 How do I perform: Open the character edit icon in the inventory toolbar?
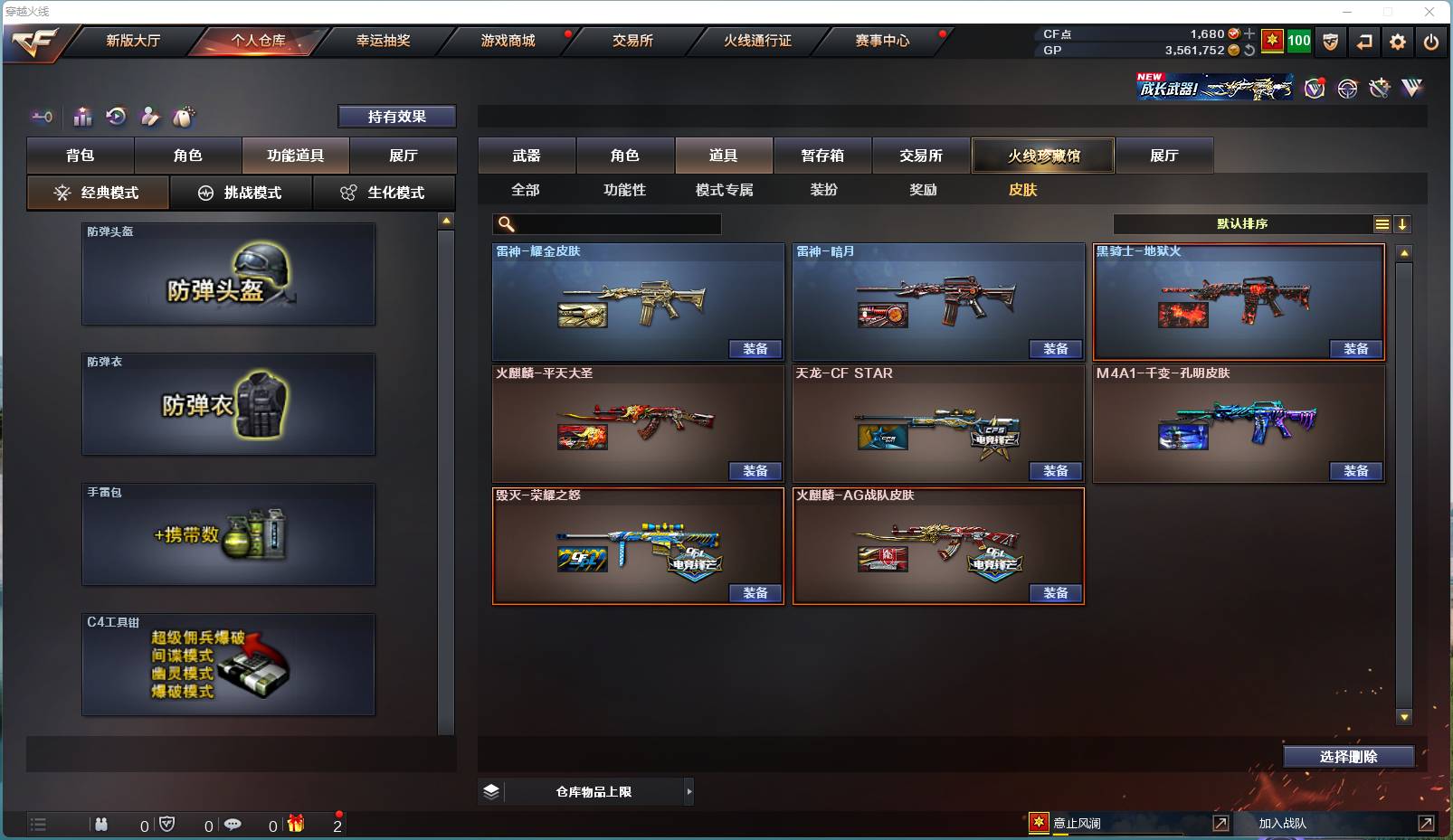(150, 117)
